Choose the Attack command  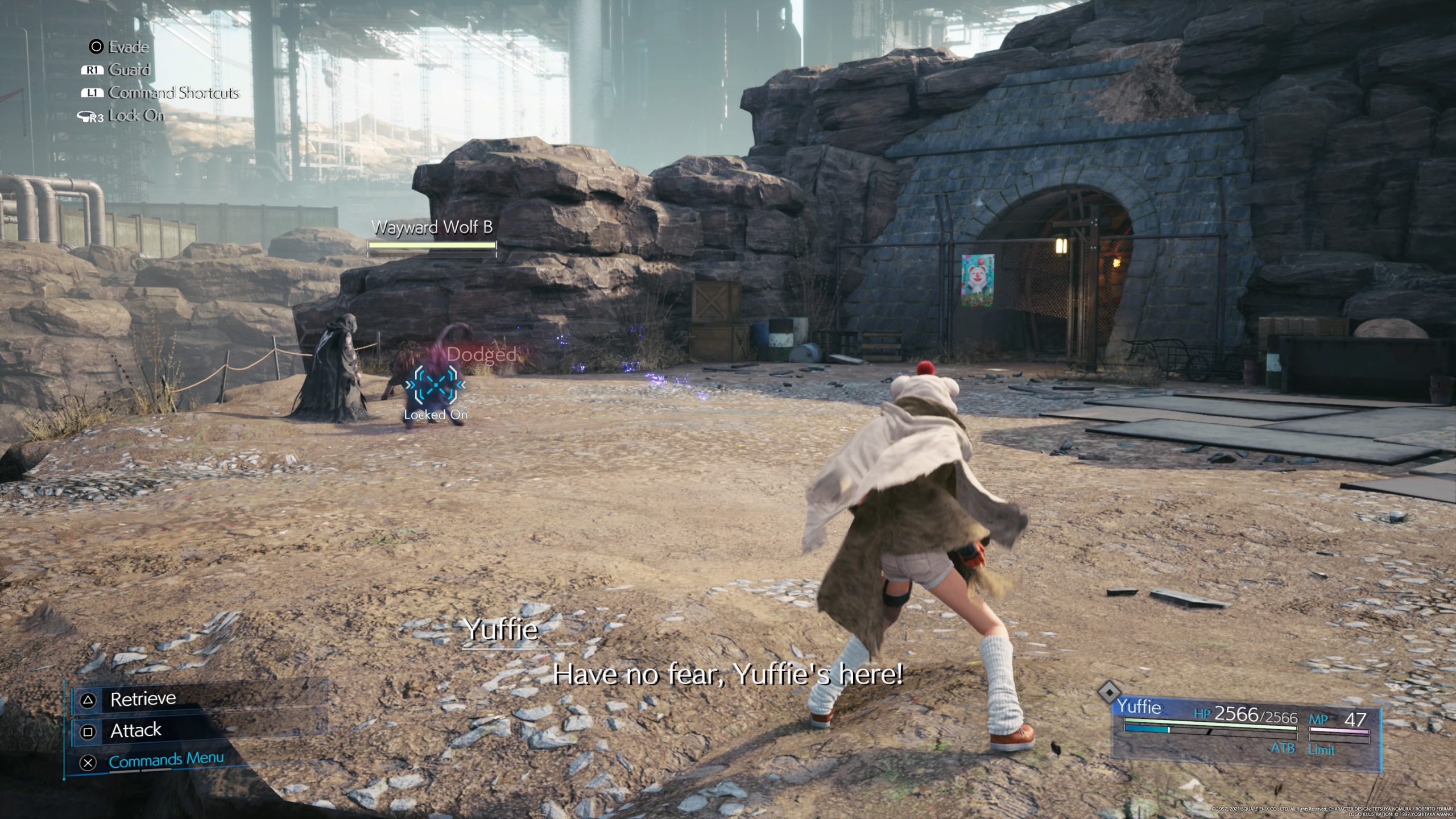135,730
